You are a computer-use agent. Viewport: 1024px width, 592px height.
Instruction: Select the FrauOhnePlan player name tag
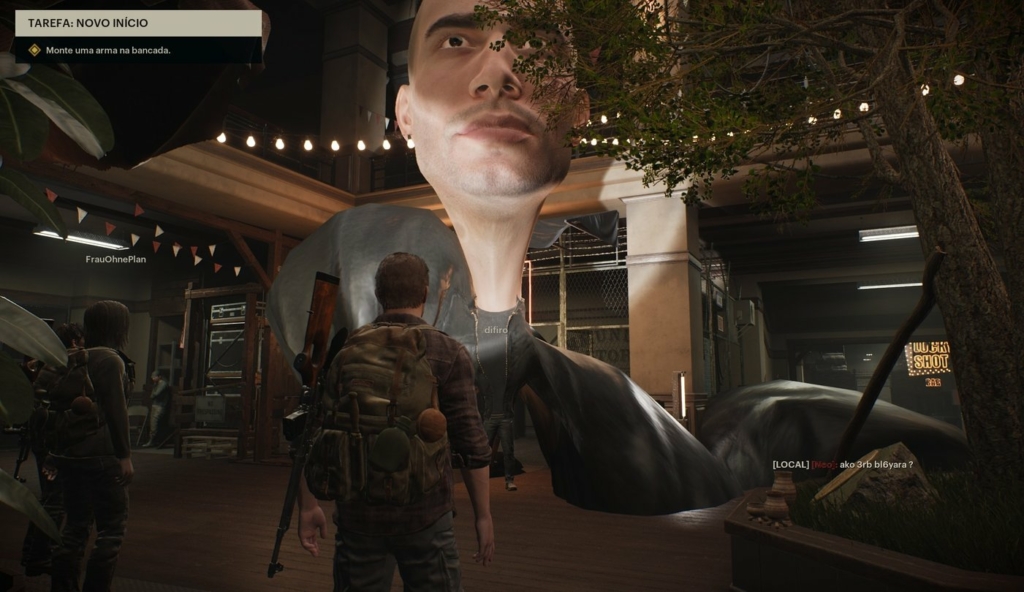coord(115,259)
